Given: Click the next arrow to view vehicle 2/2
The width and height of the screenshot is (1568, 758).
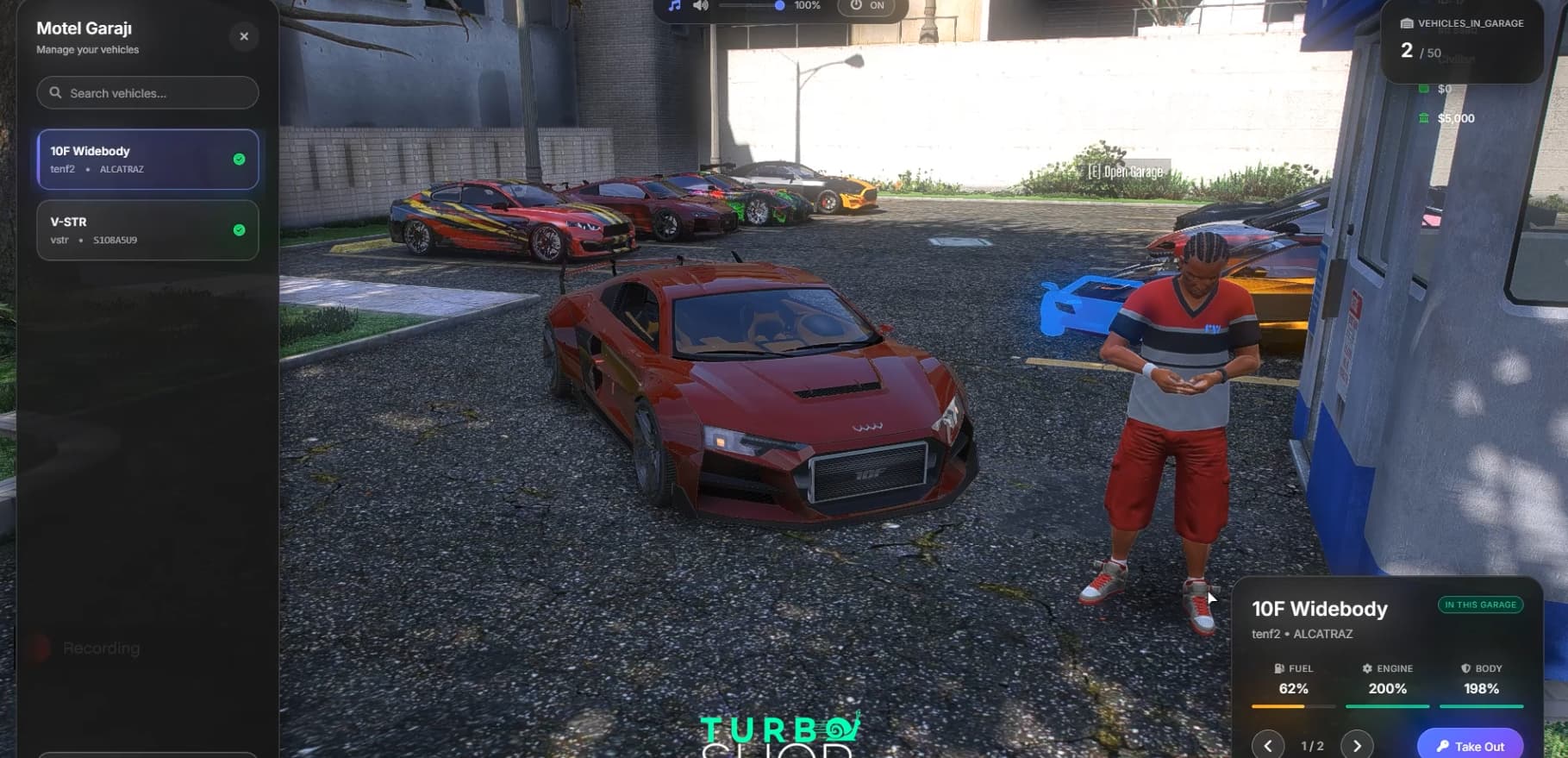Looking at the screenshot, I should [1359, 744].
